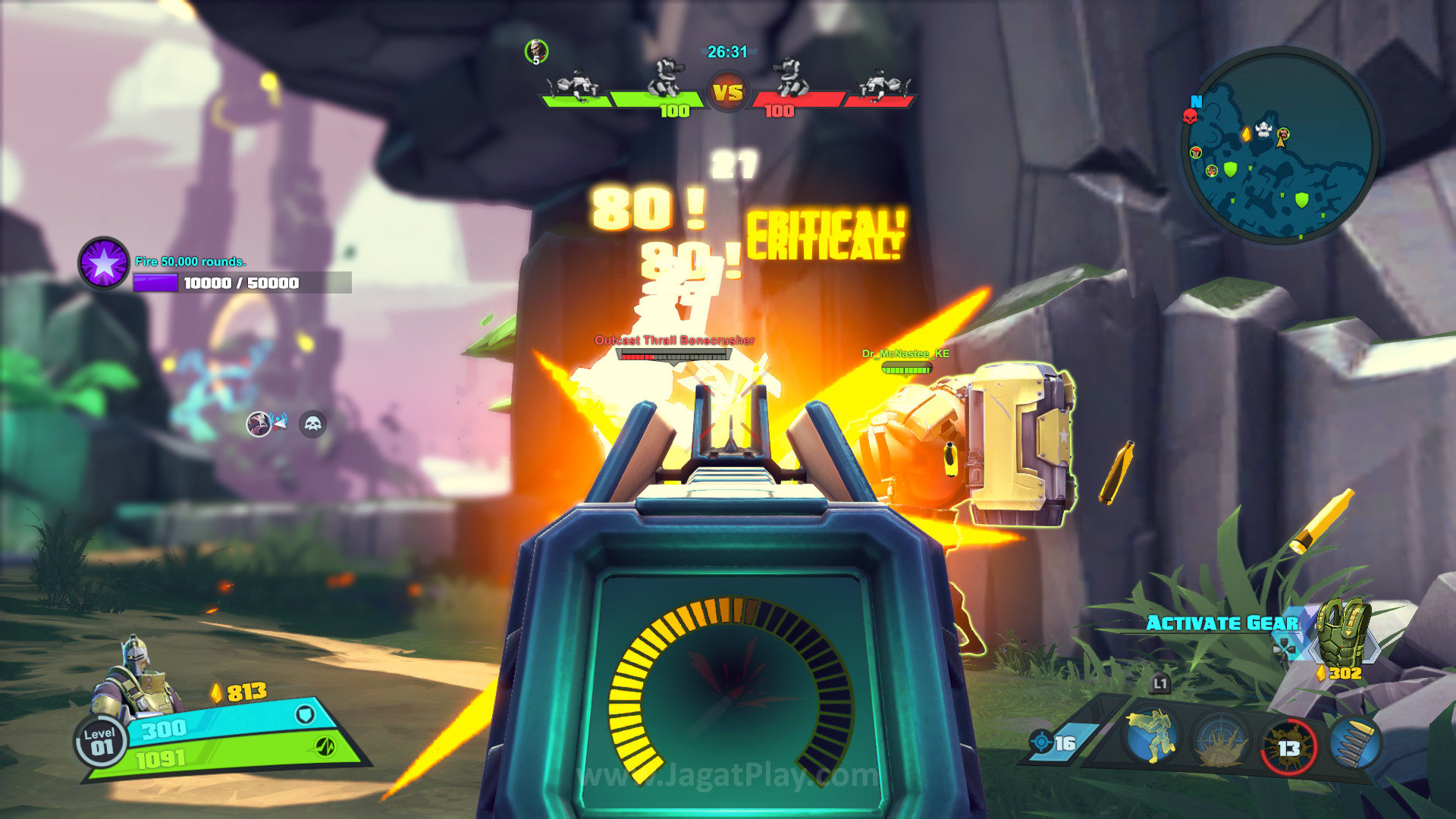
Task: Select the mushroom teammate marker on the minimap
Action: coord(1196,152)
